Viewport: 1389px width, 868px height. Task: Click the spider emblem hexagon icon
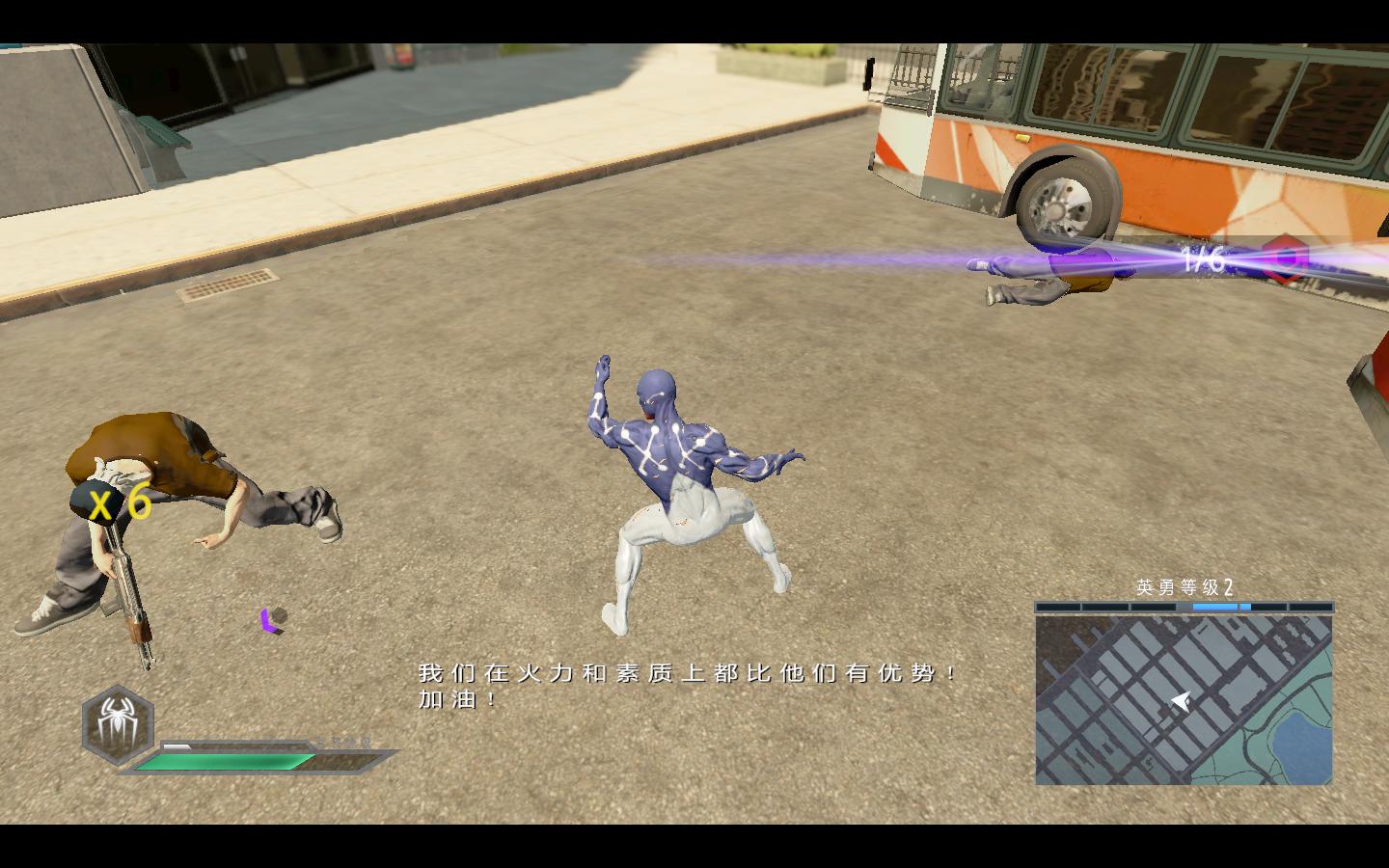118,720
